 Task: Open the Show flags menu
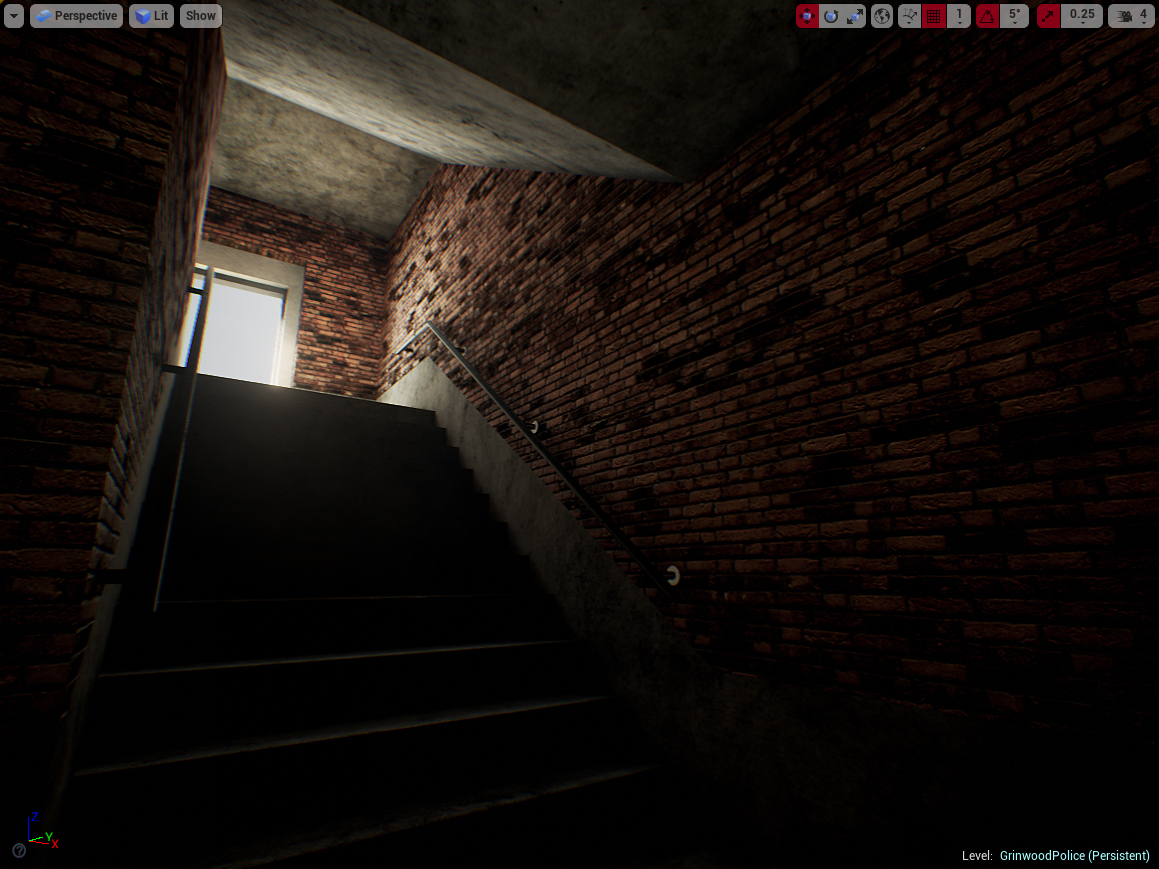[201, 16]
